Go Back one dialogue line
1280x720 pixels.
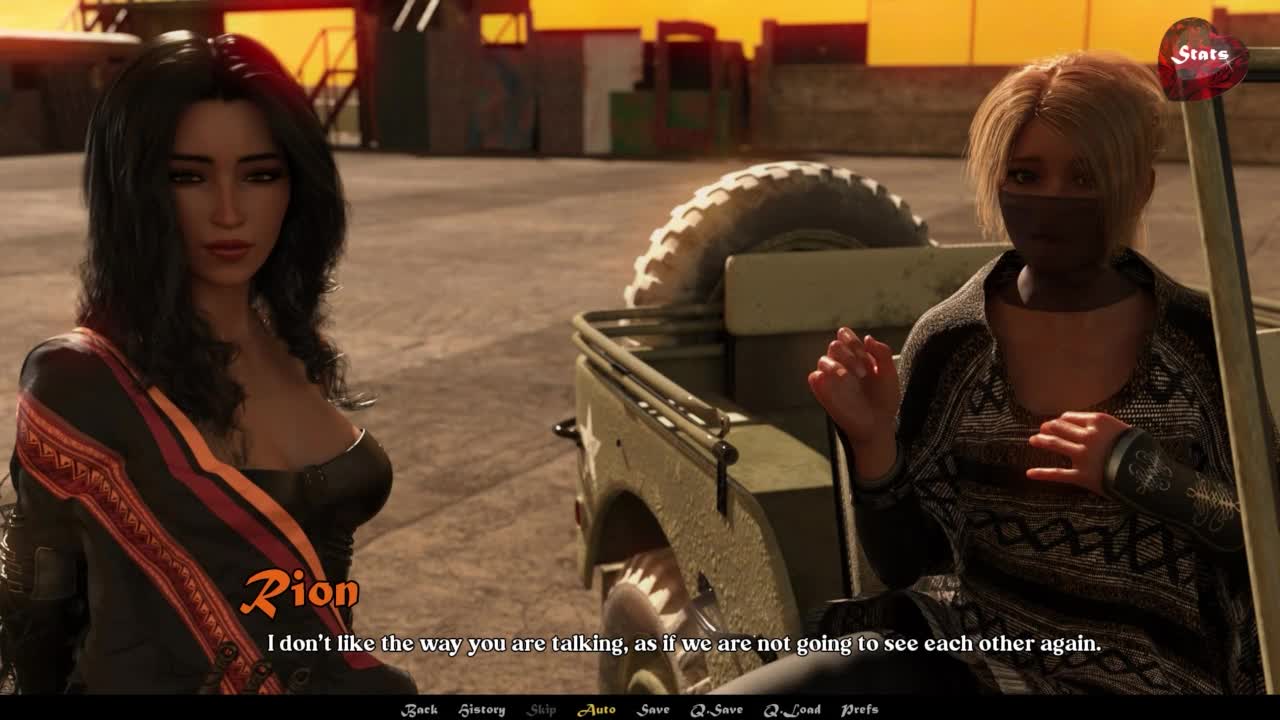[419, 710]
